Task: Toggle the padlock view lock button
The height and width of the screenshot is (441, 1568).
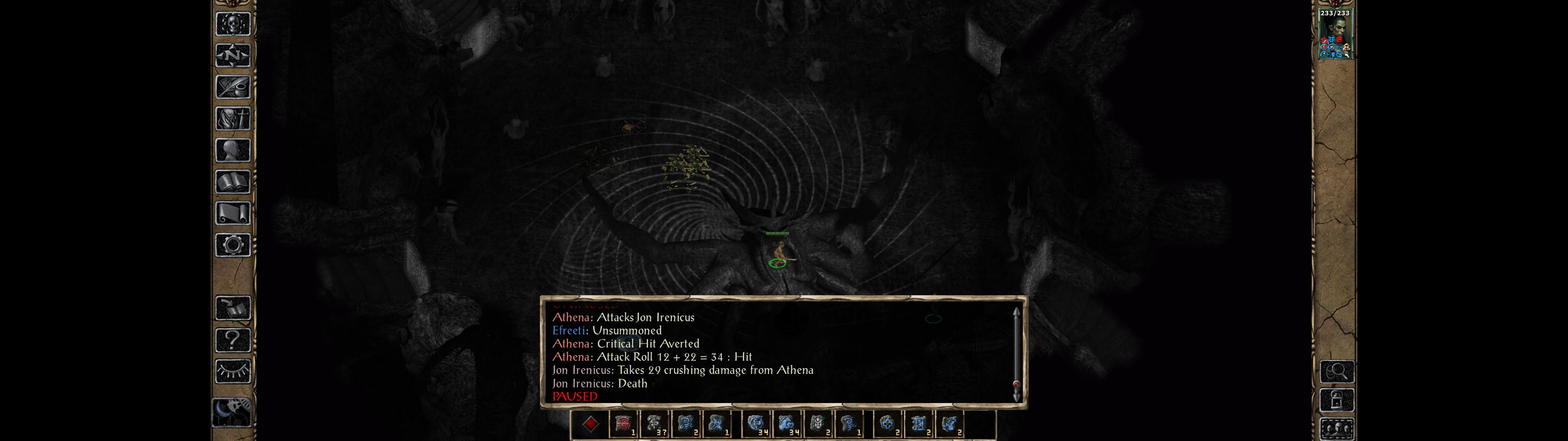Action: coord(1337,400)
